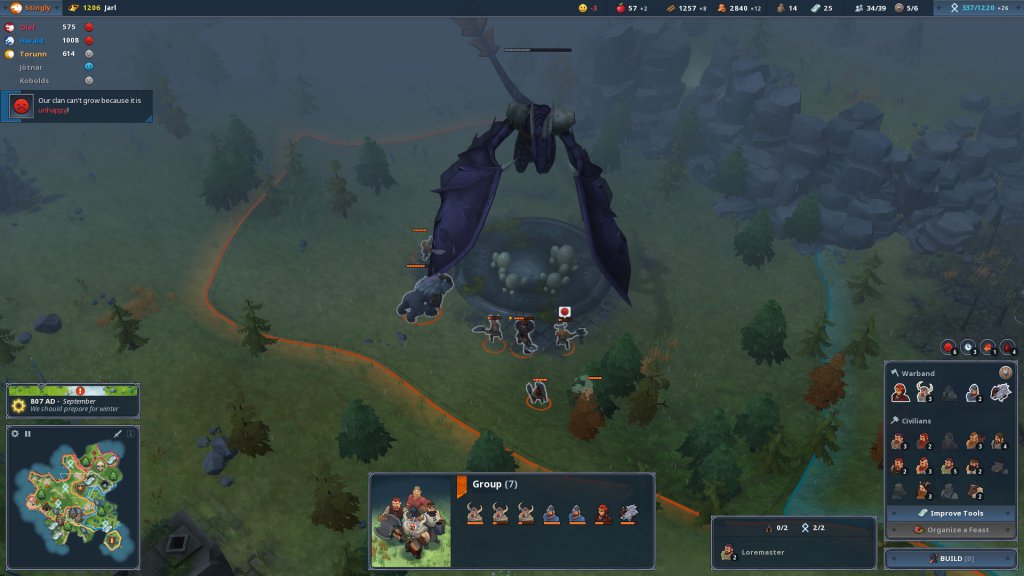Open settings via the gear icon
The image size is (1024, 576).
tap(15, 434)
